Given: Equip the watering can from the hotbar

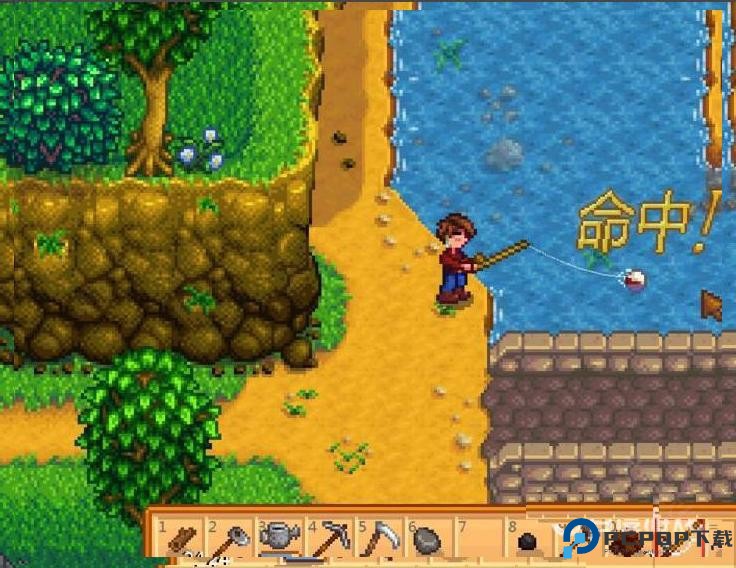Looking at the screenshot, I should tap(279, 540).
